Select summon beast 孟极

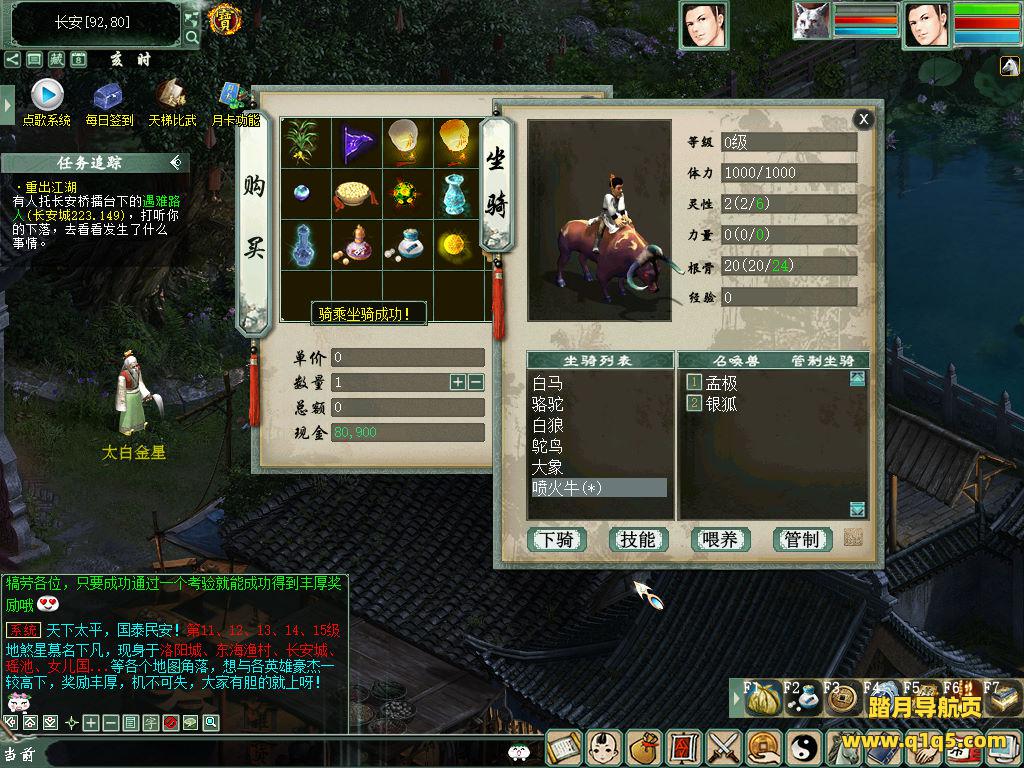point(721,383)
